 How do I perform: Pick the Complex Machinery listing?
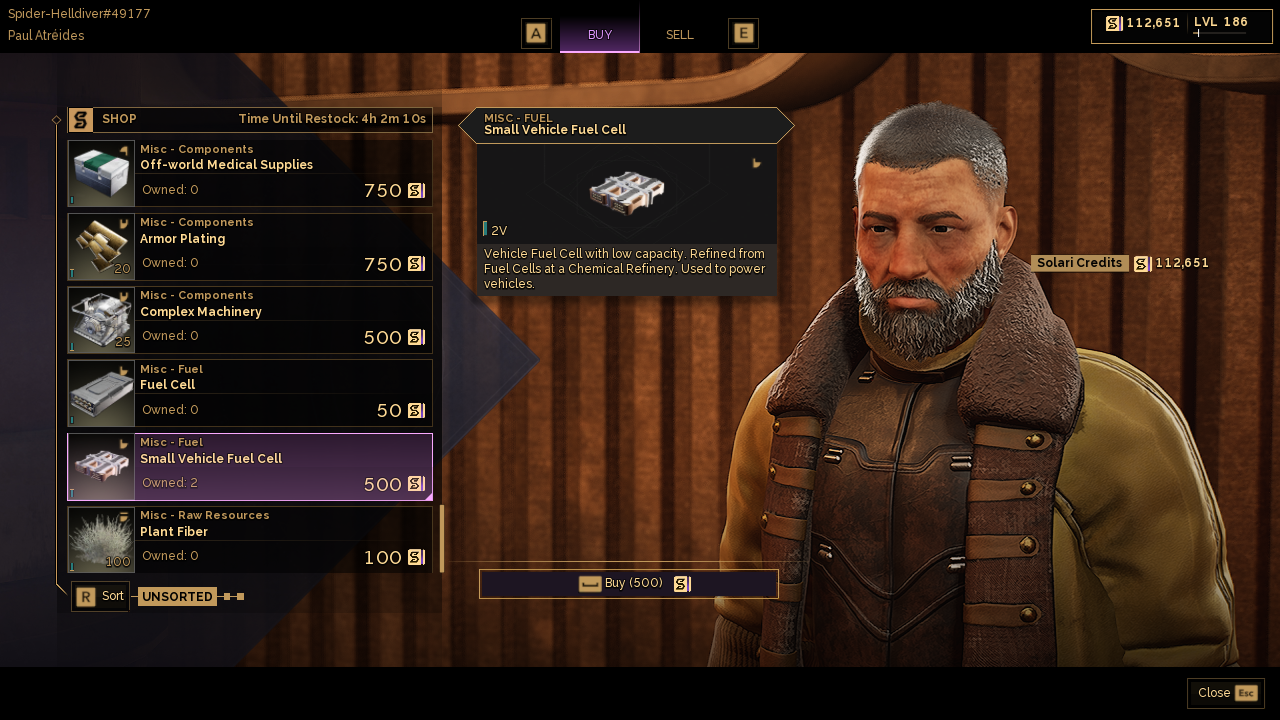(250, 320)
